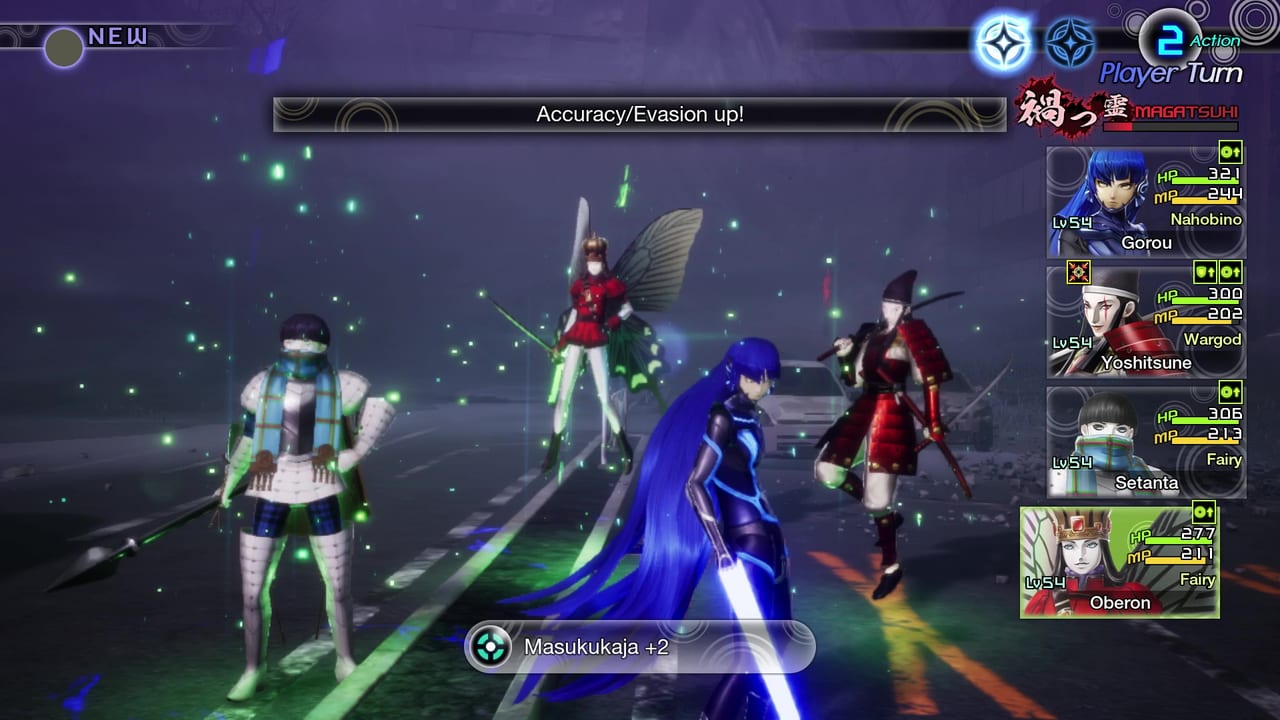Click the Accuracy/Evasion up! banner
Screen dimensions: 1280x720
click(x=638, y=113)
